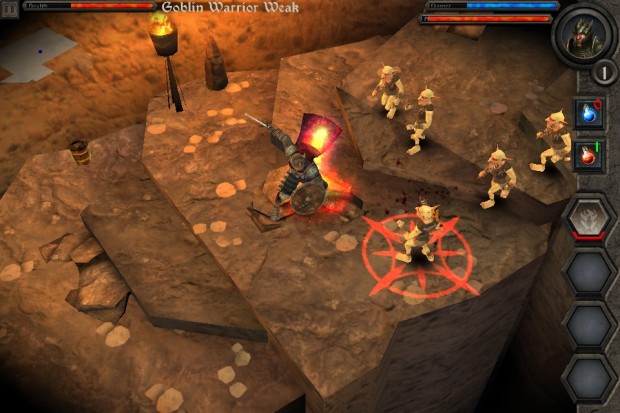This screenshot has height=413, width=620.
Task: Activate the skill slot with red underline
Action: coord(588,216)
